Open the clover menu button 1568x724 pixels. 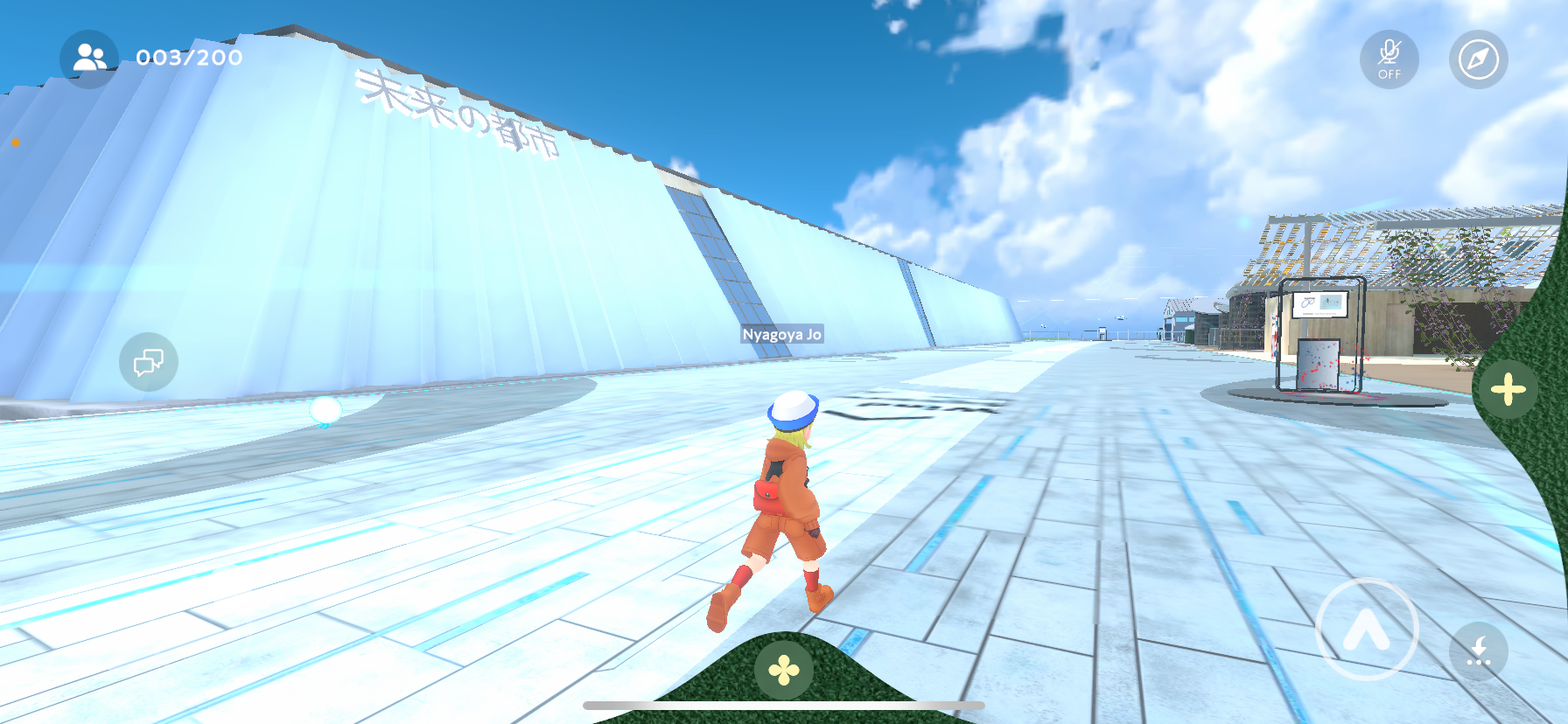[x=783, y=671]
